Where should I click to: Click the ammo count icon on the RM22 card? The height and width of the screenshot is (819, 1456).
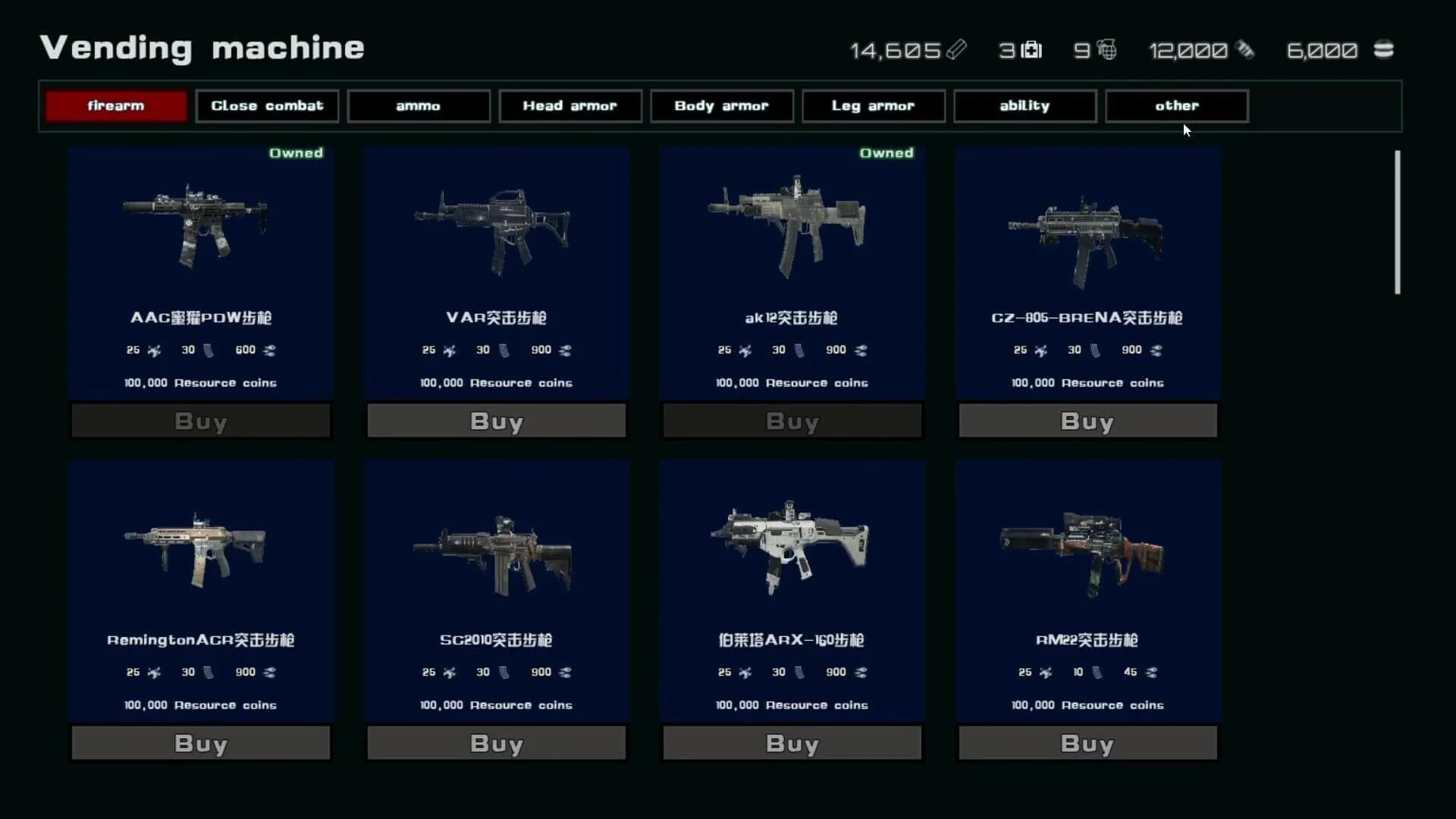click(x=1151, y=672)
